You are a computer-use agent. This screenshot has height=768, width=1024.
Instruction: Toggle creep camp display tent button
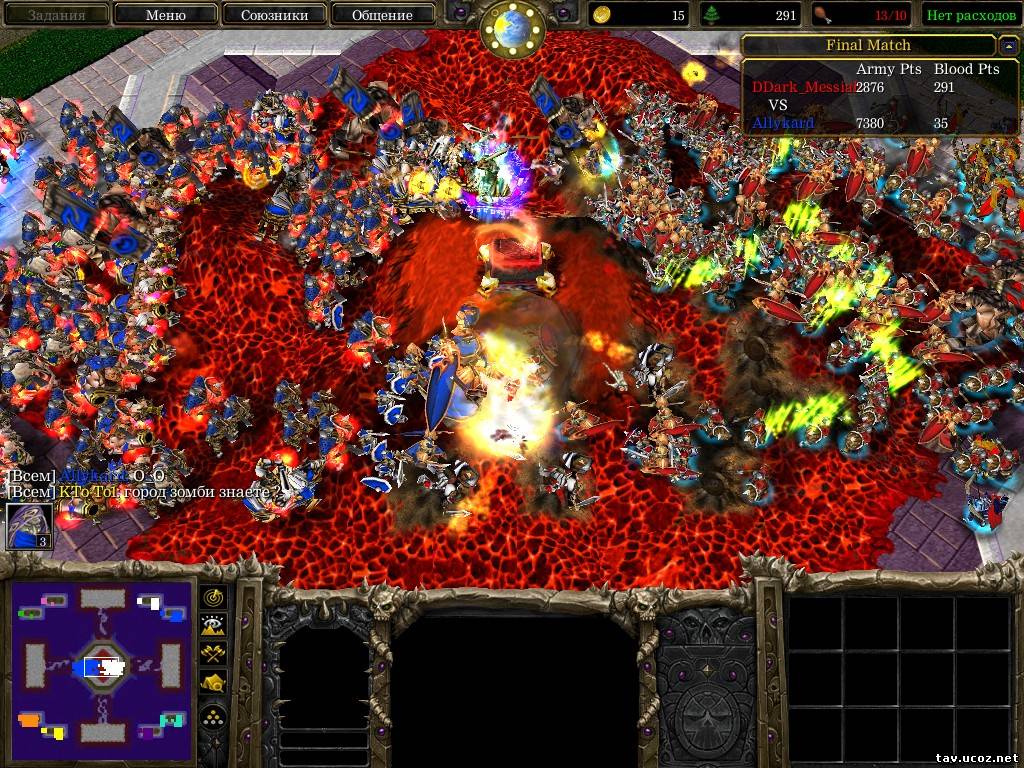(214, 684)
